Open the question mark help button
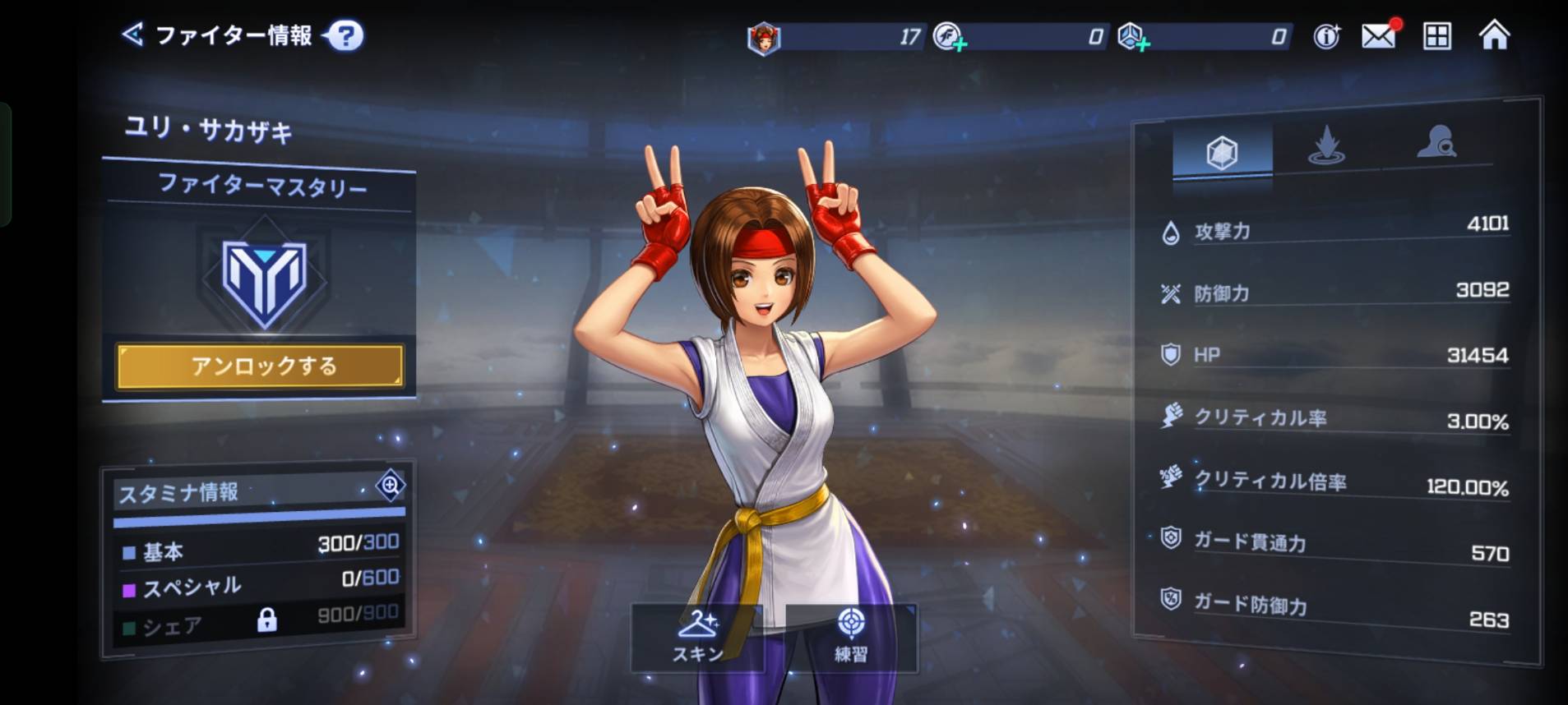The image size is (1568, 705). pyautogui.click(x=346, y=36)
